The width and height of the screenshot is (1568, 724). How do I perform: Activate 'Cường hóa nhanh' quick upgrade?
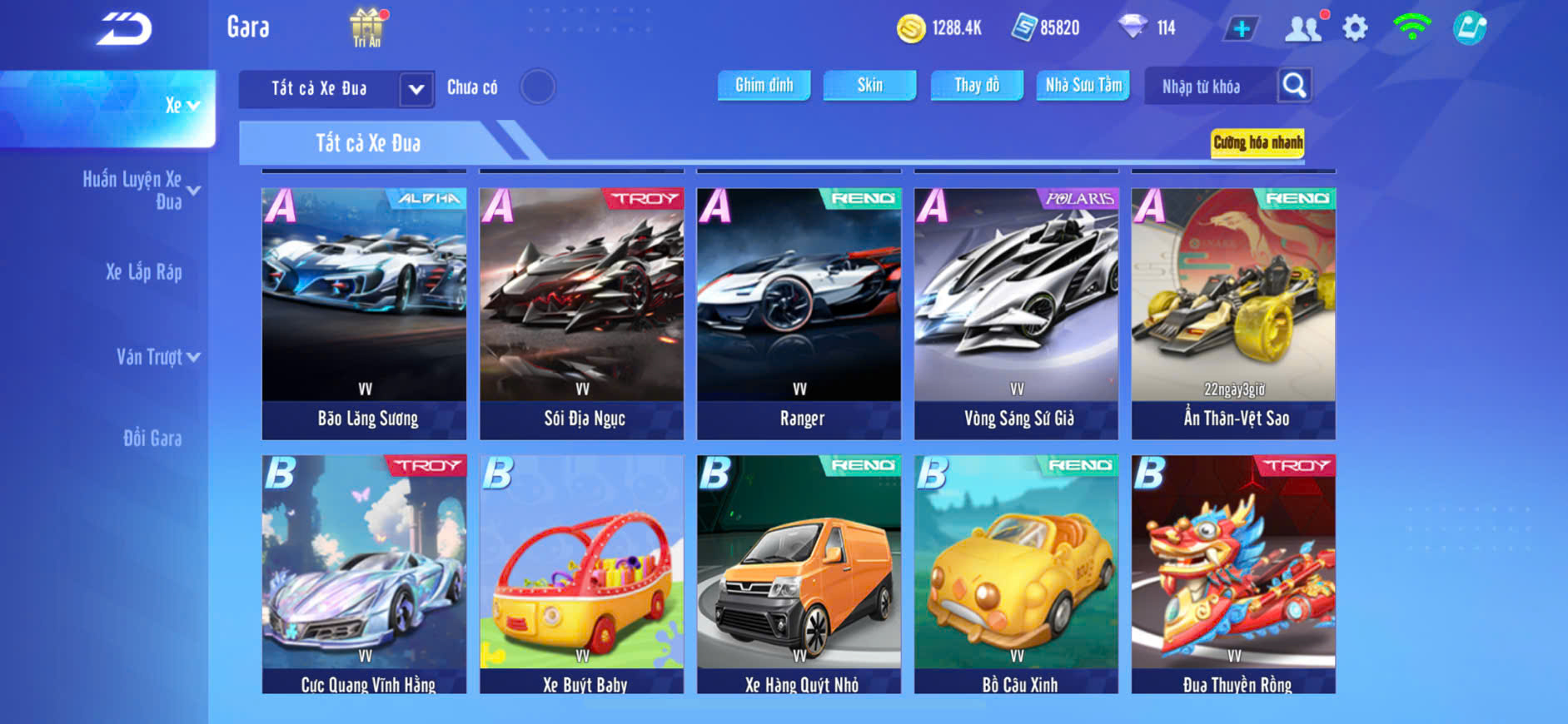pyautogui.click(x=1257, y=143)
